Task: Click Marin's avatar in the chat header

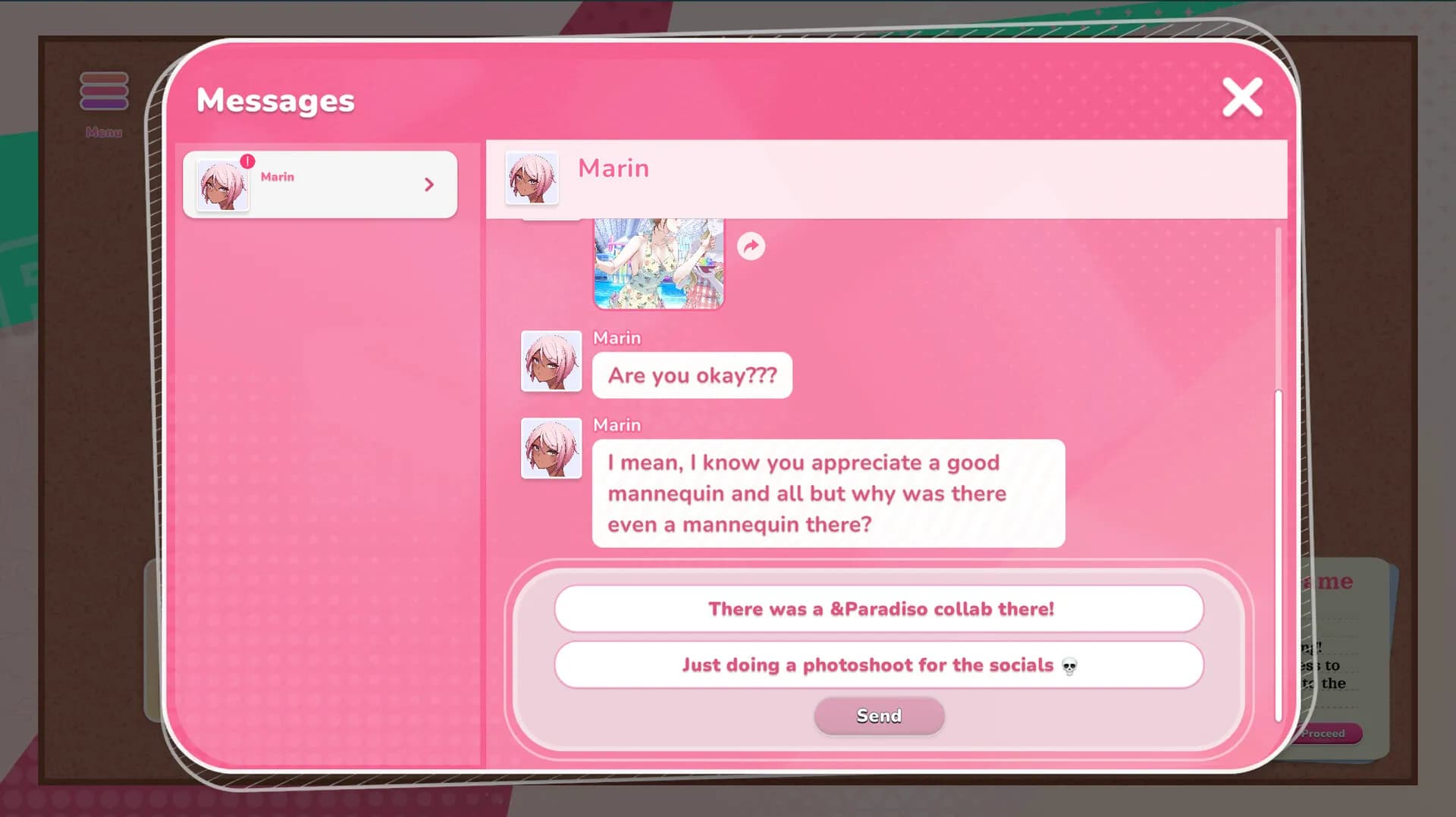Action: click(533, 180)
